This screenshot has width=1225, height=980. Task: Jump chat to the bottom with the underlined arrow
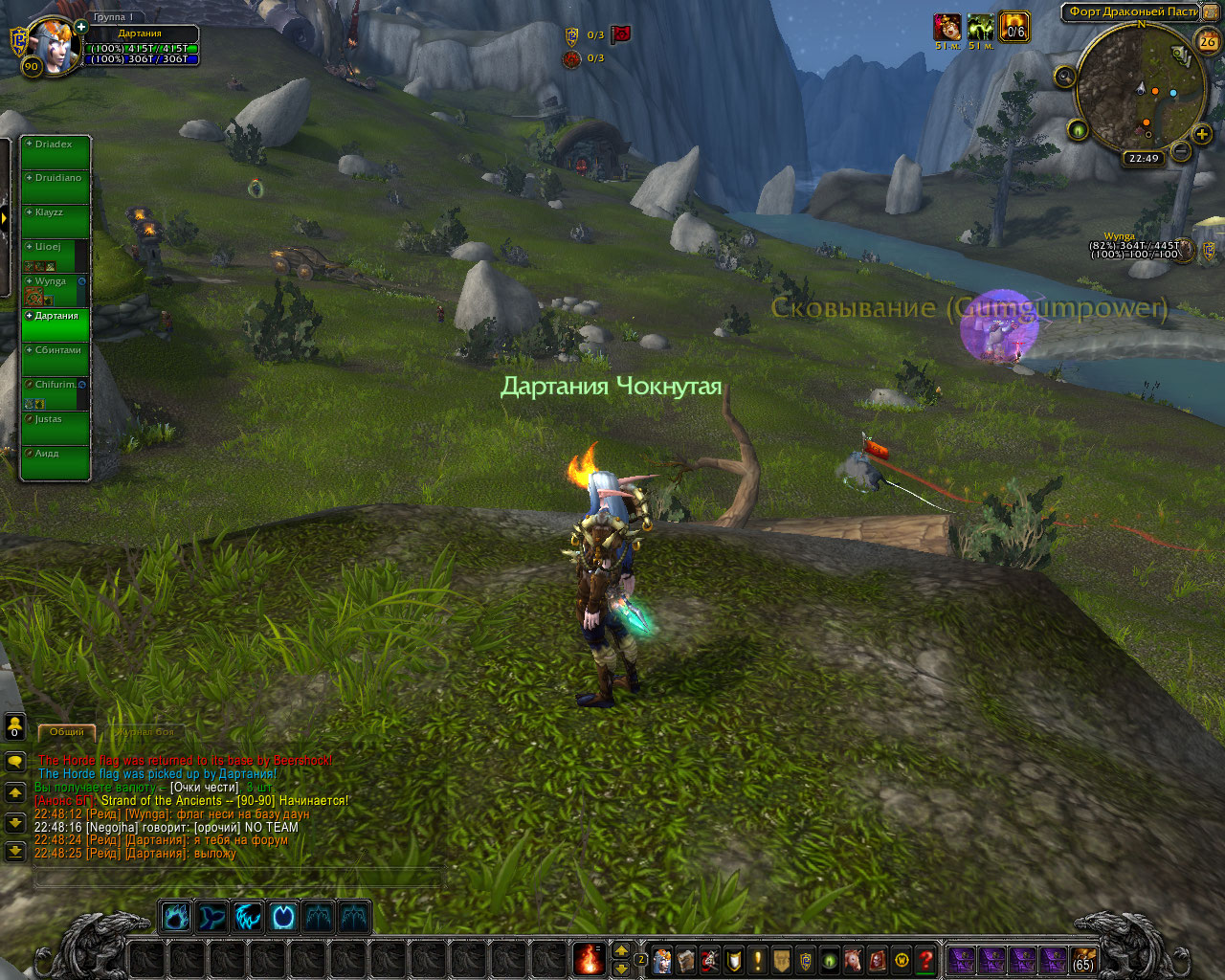click(x=15, y=851)
